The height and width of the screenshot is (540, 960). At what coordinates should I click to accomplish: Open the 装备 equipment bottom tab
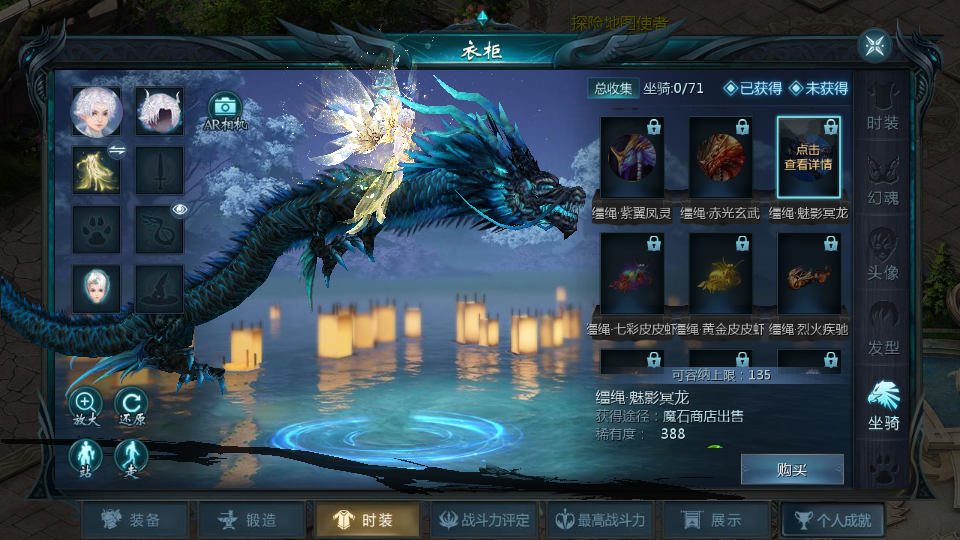(135, 520)
